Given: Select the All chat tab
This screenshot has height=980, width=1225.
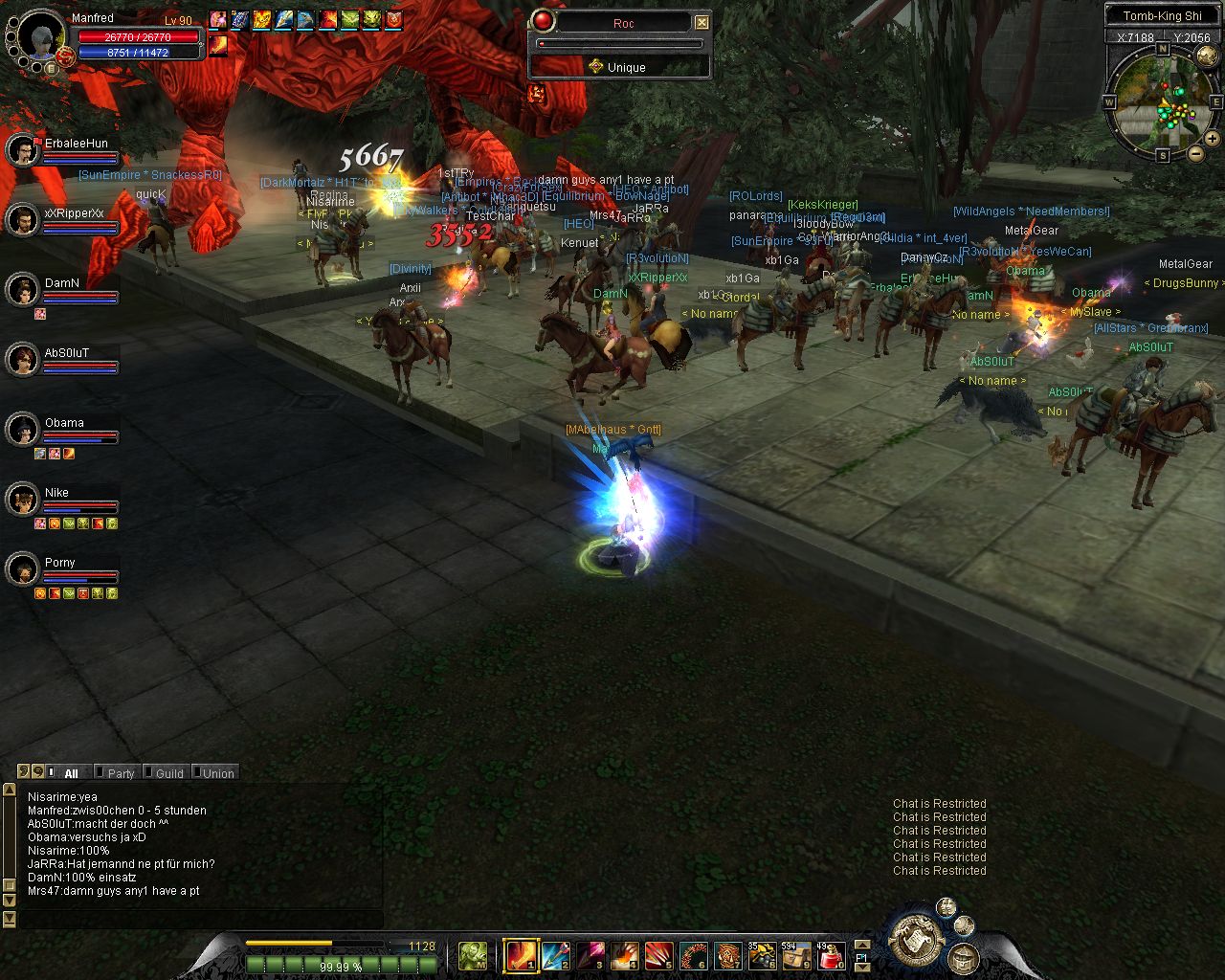Looking at the screenshot, I should [x=71, y=773].
